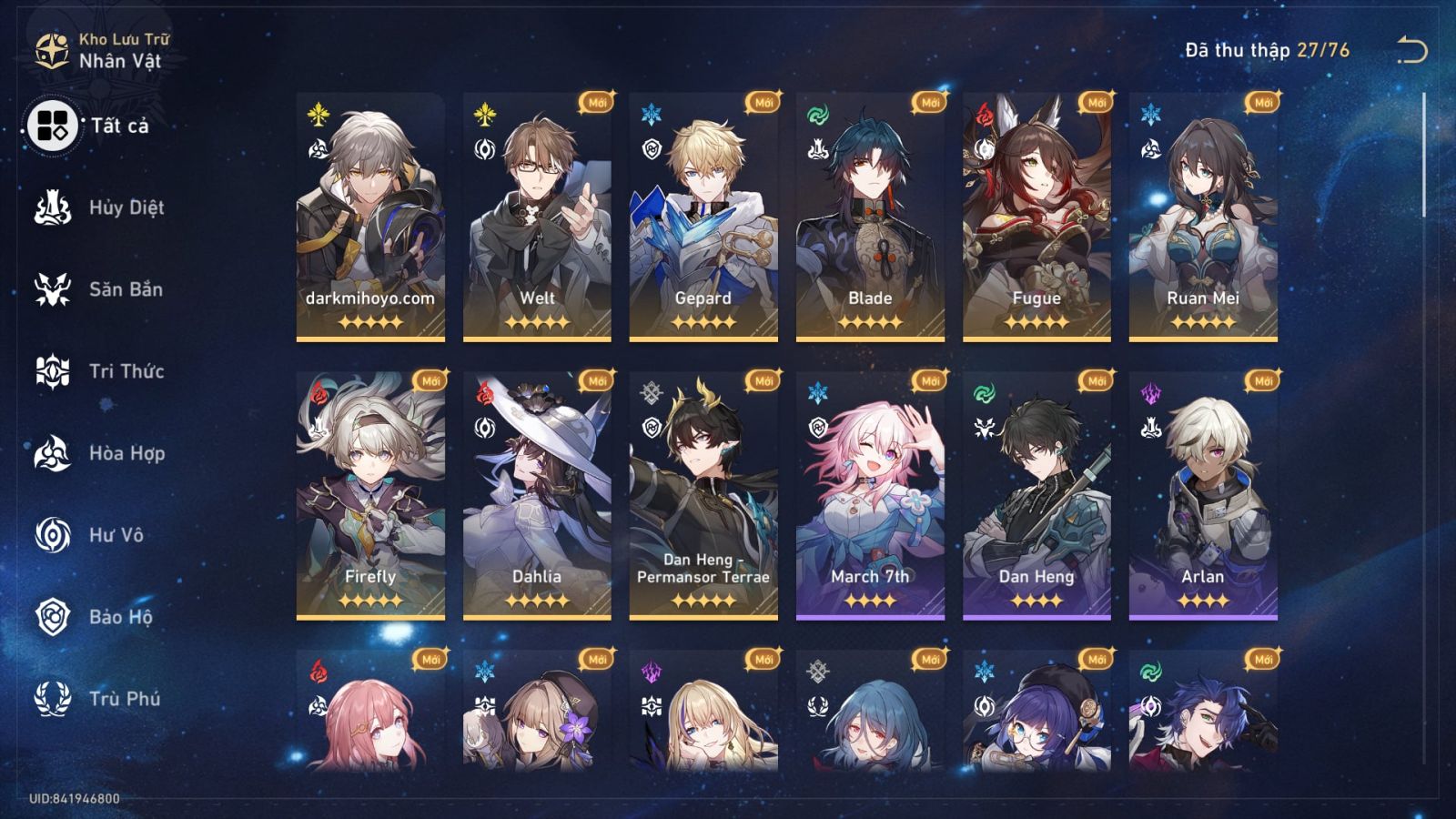Select the Trù Phú abundance path icon

55,699
